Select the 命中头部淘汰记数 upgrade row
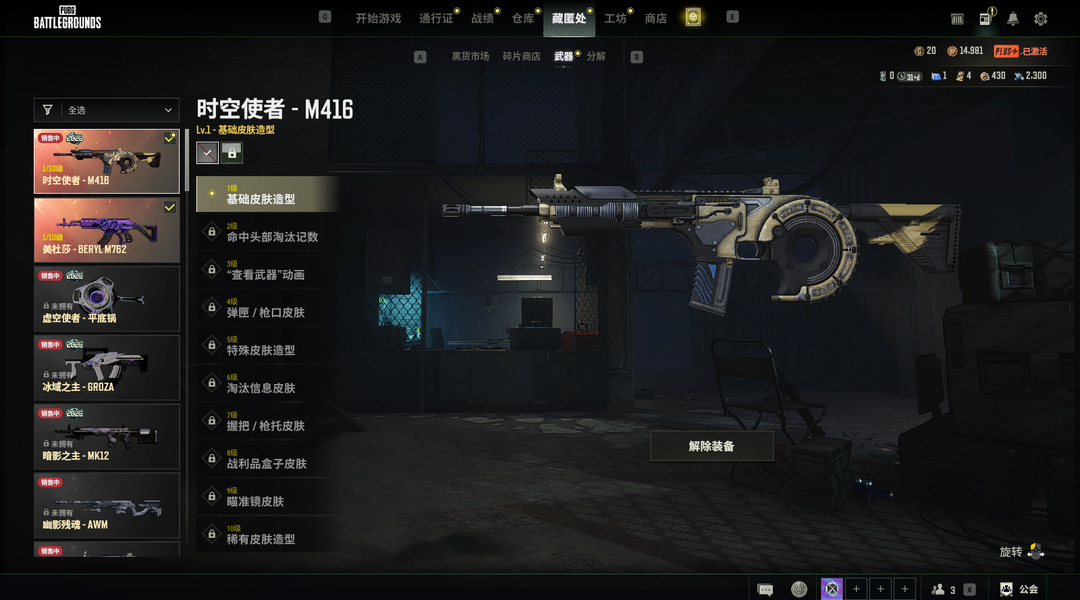This screenshot has height=600, width=1080. pos(268,233)
